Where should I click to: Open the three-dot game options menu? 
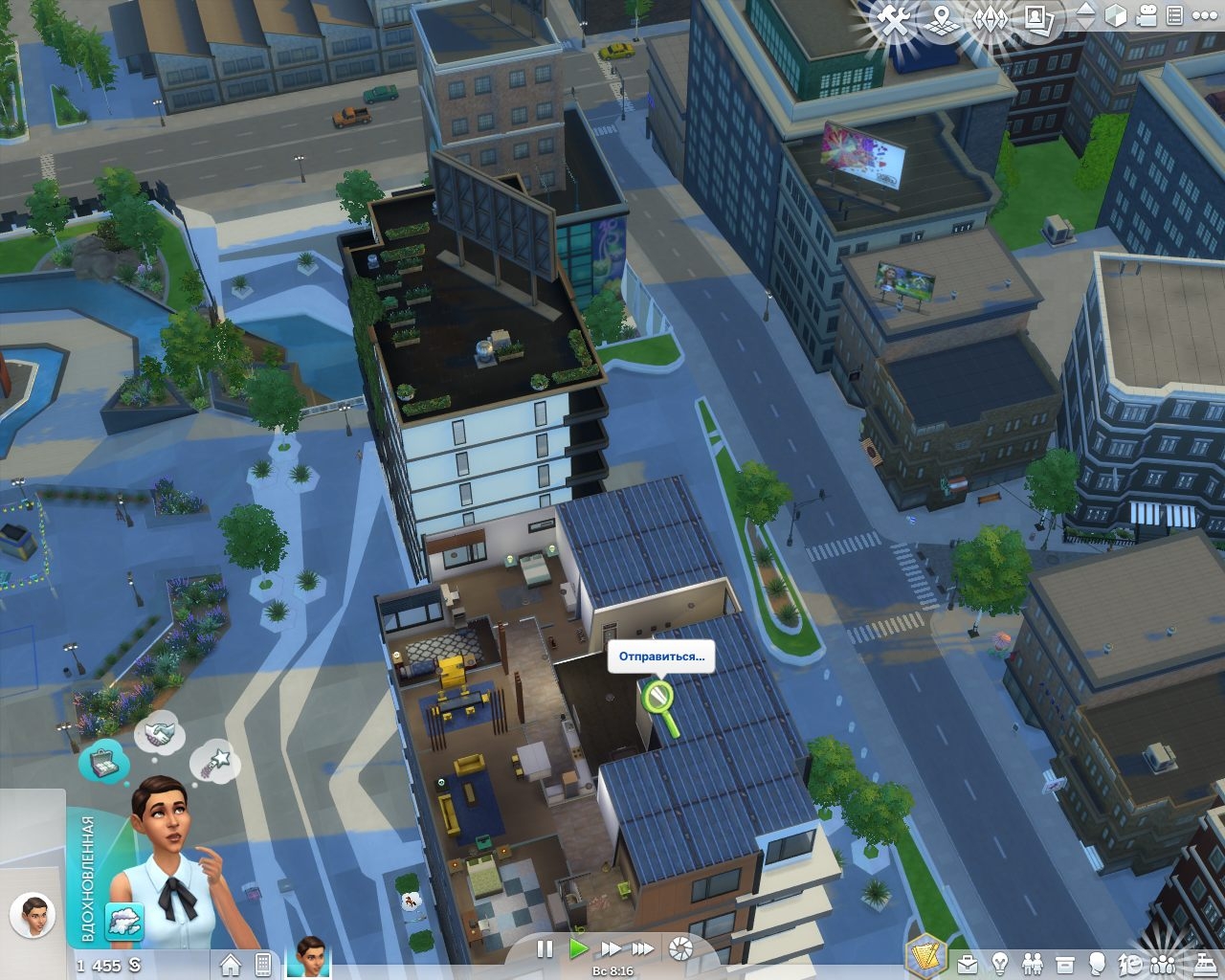[x=1204, y=16]
